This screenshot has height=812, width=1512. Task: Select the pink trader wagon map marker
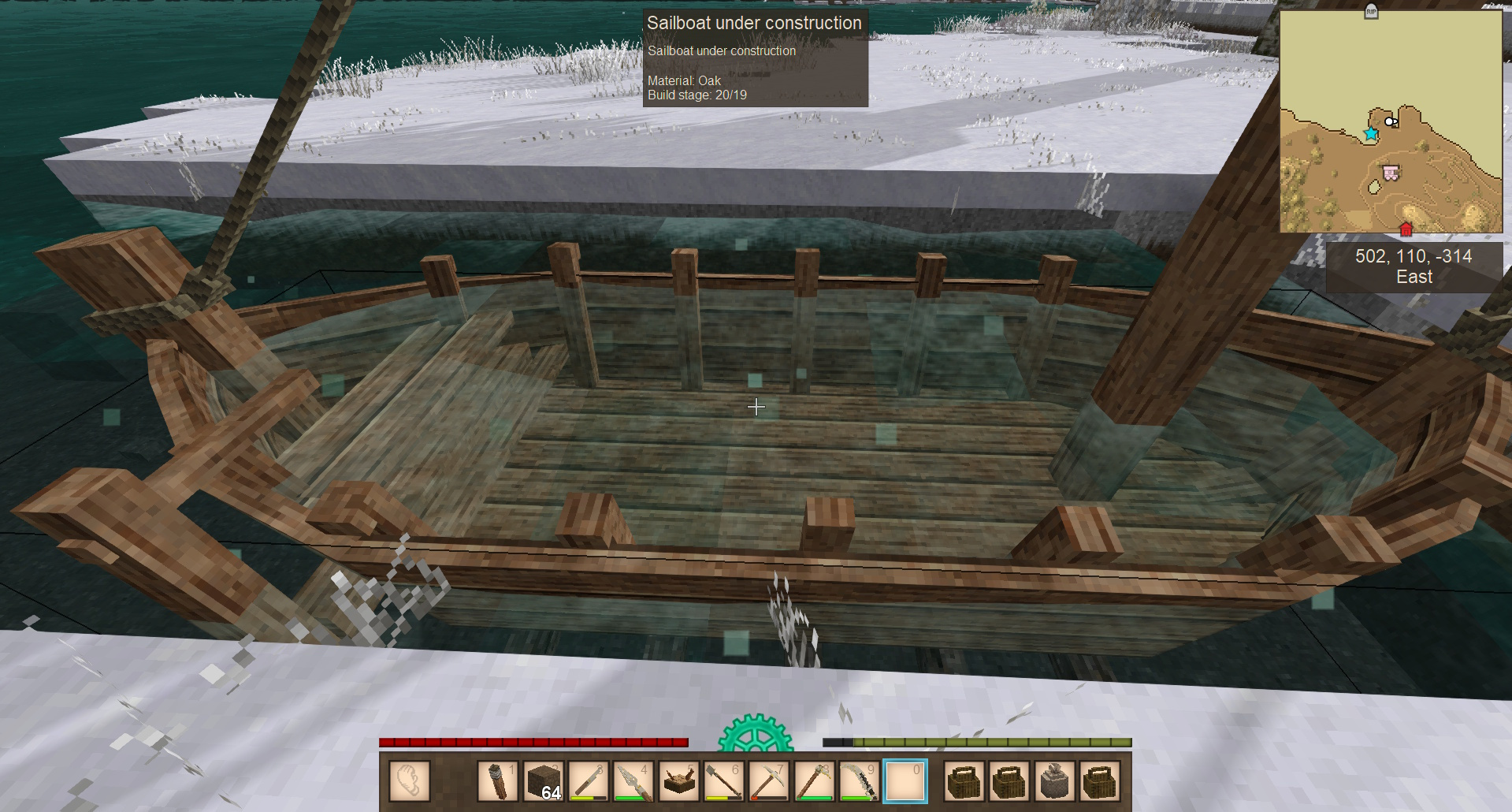(1391, 173)
